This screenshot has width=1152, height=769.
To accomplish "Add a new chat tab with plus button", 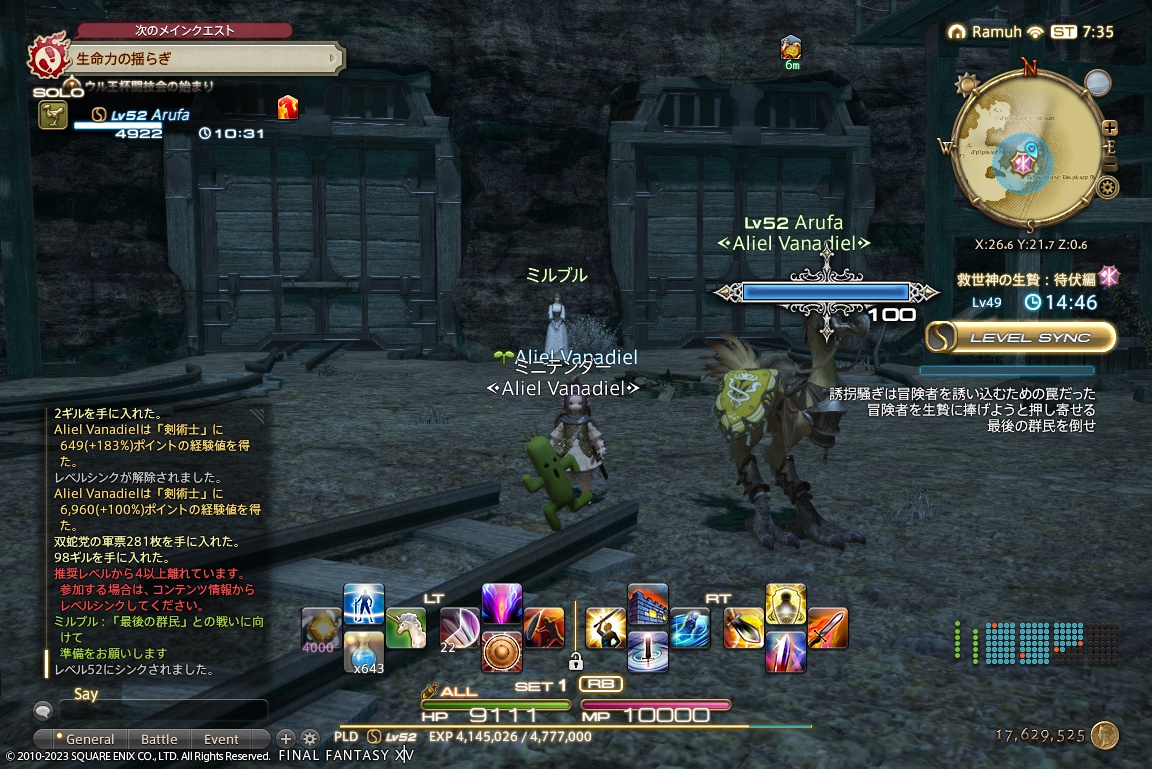I will (285, 739).
